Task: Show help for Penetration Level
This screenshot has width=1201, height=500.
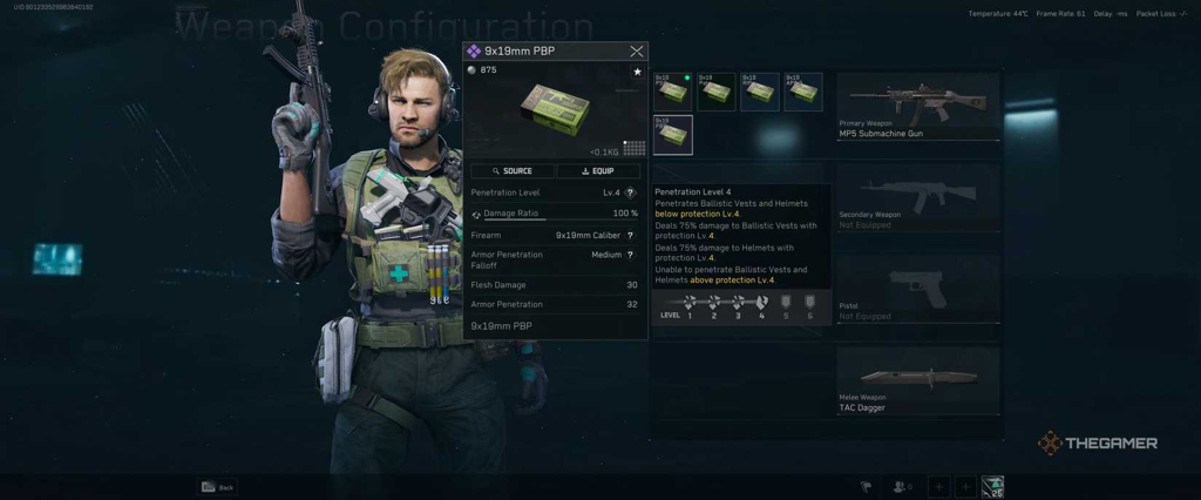Action: tap(630, 192)
